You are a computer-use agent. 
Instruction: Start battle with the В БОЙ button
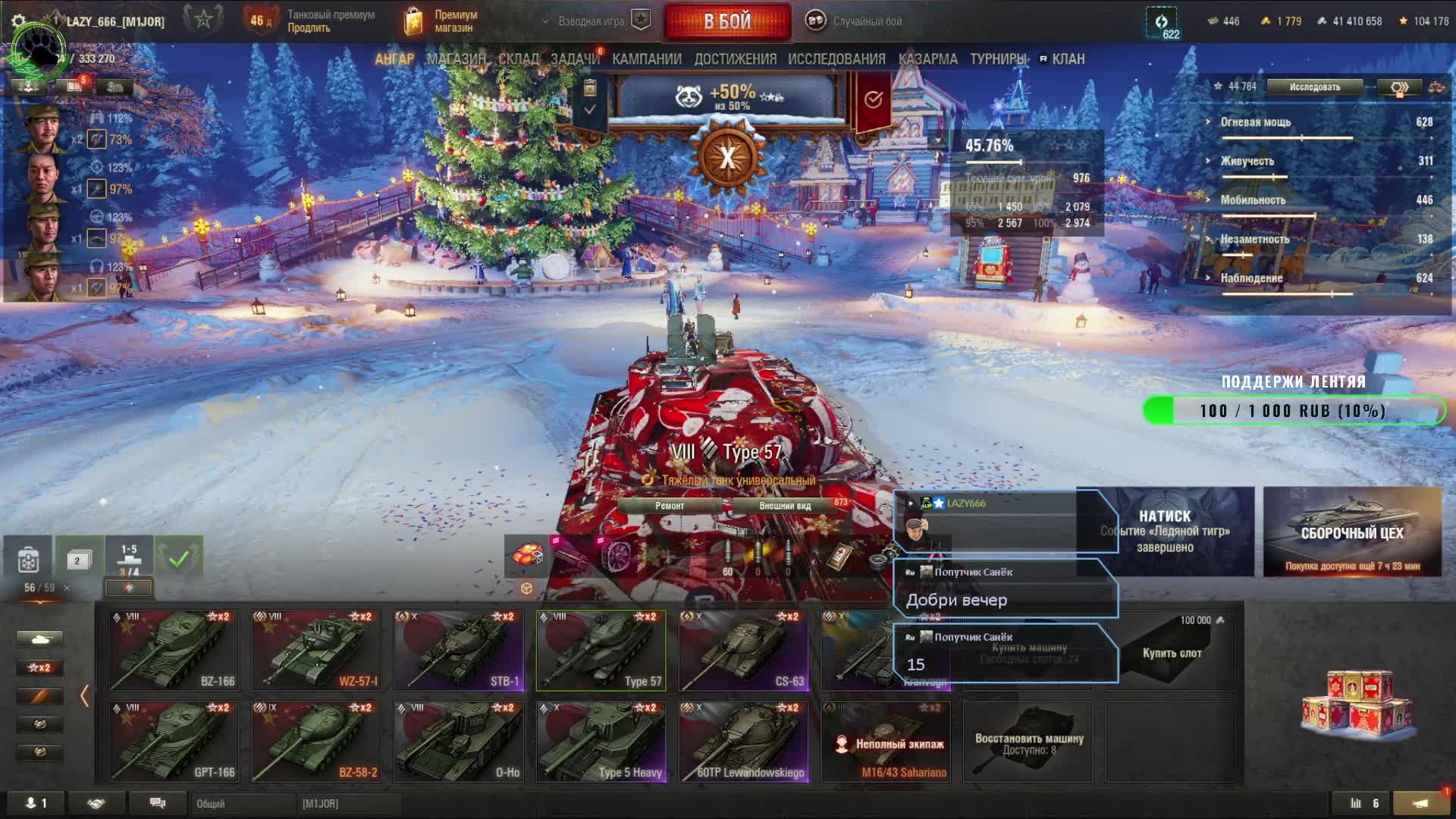(726, 21)
